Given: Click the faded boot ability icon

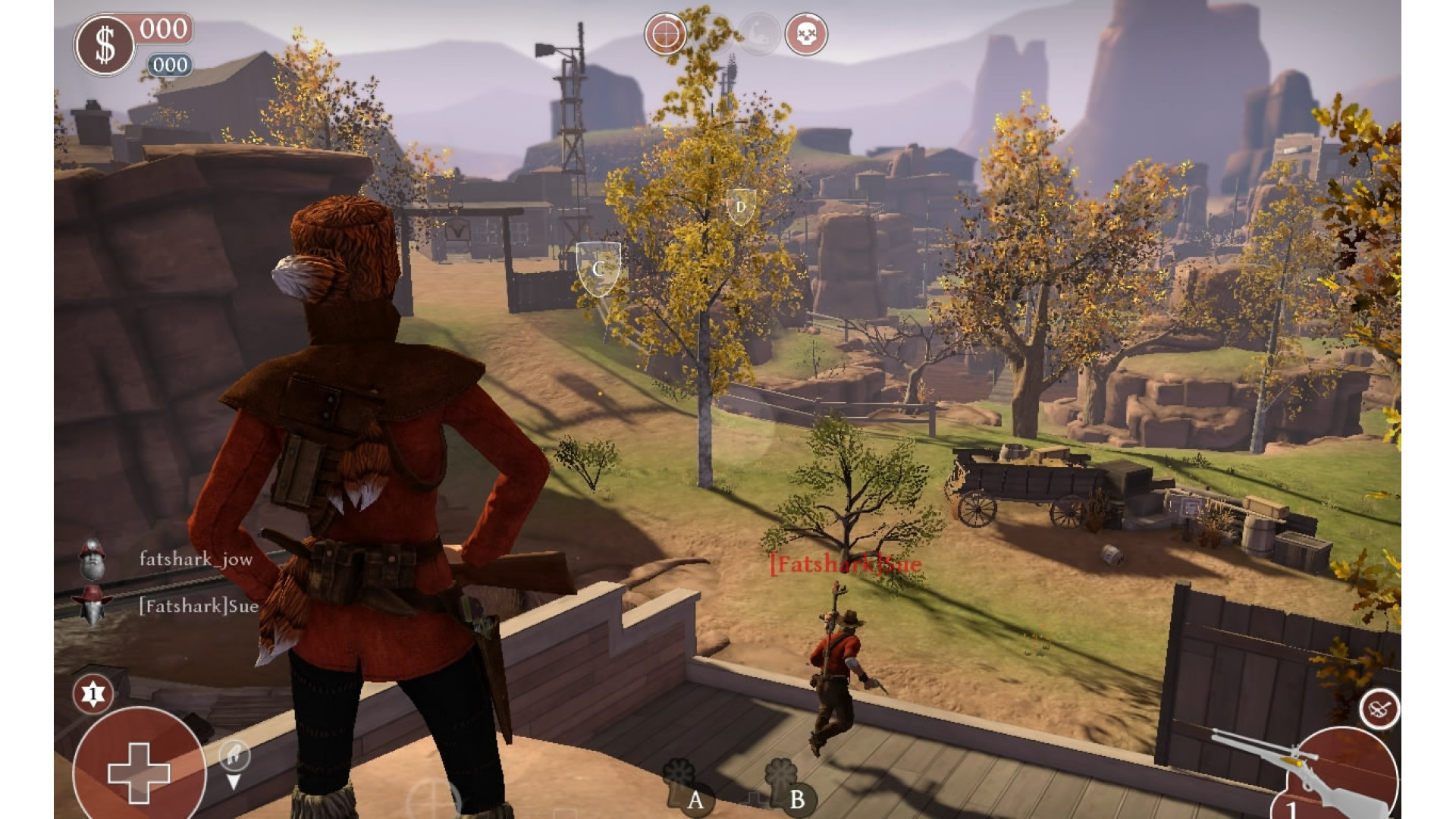Looking at the screenshot, I should click(x=759, y=34).
